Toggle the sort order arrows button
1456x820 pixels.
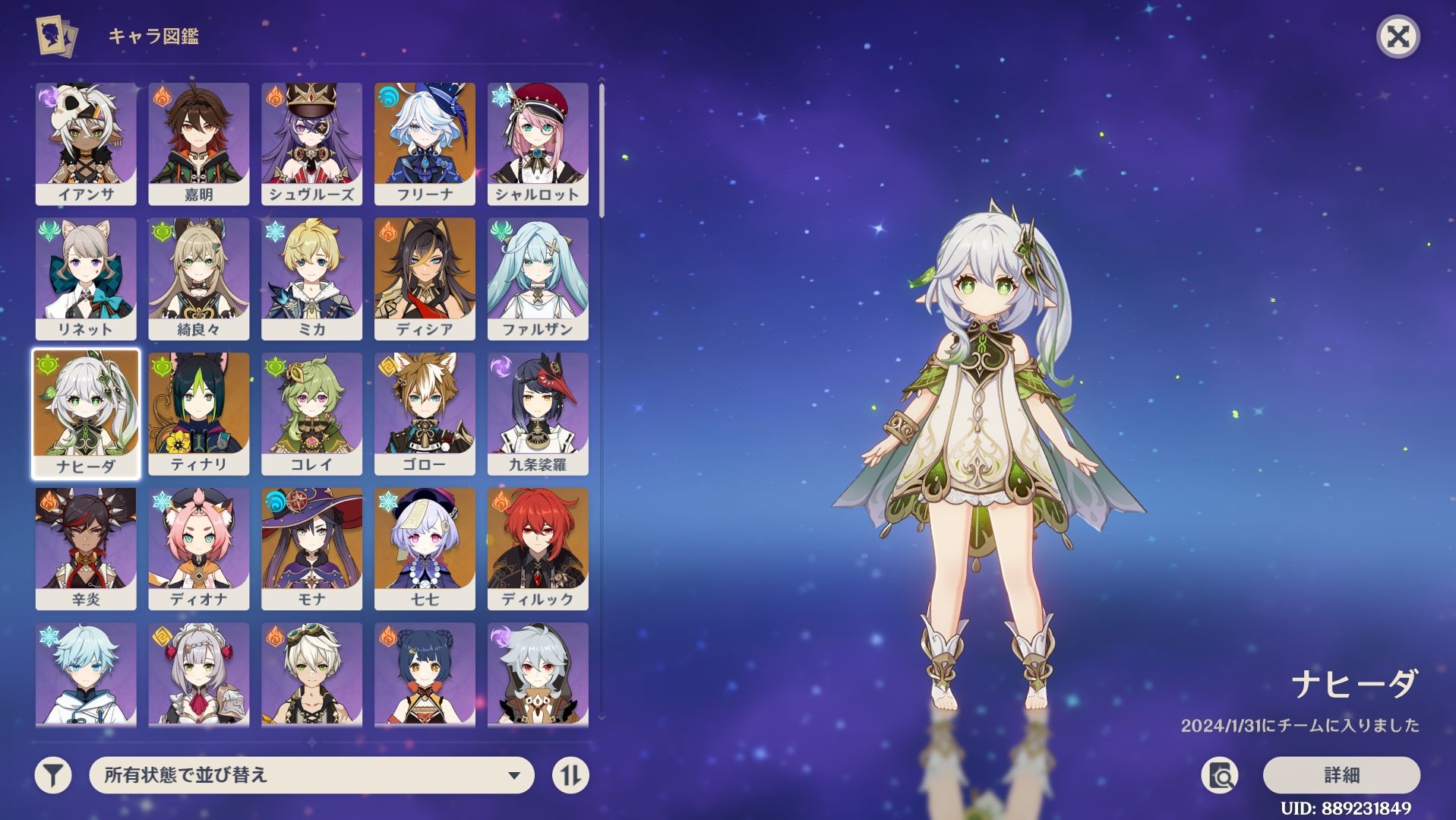(x=570, y=775)
